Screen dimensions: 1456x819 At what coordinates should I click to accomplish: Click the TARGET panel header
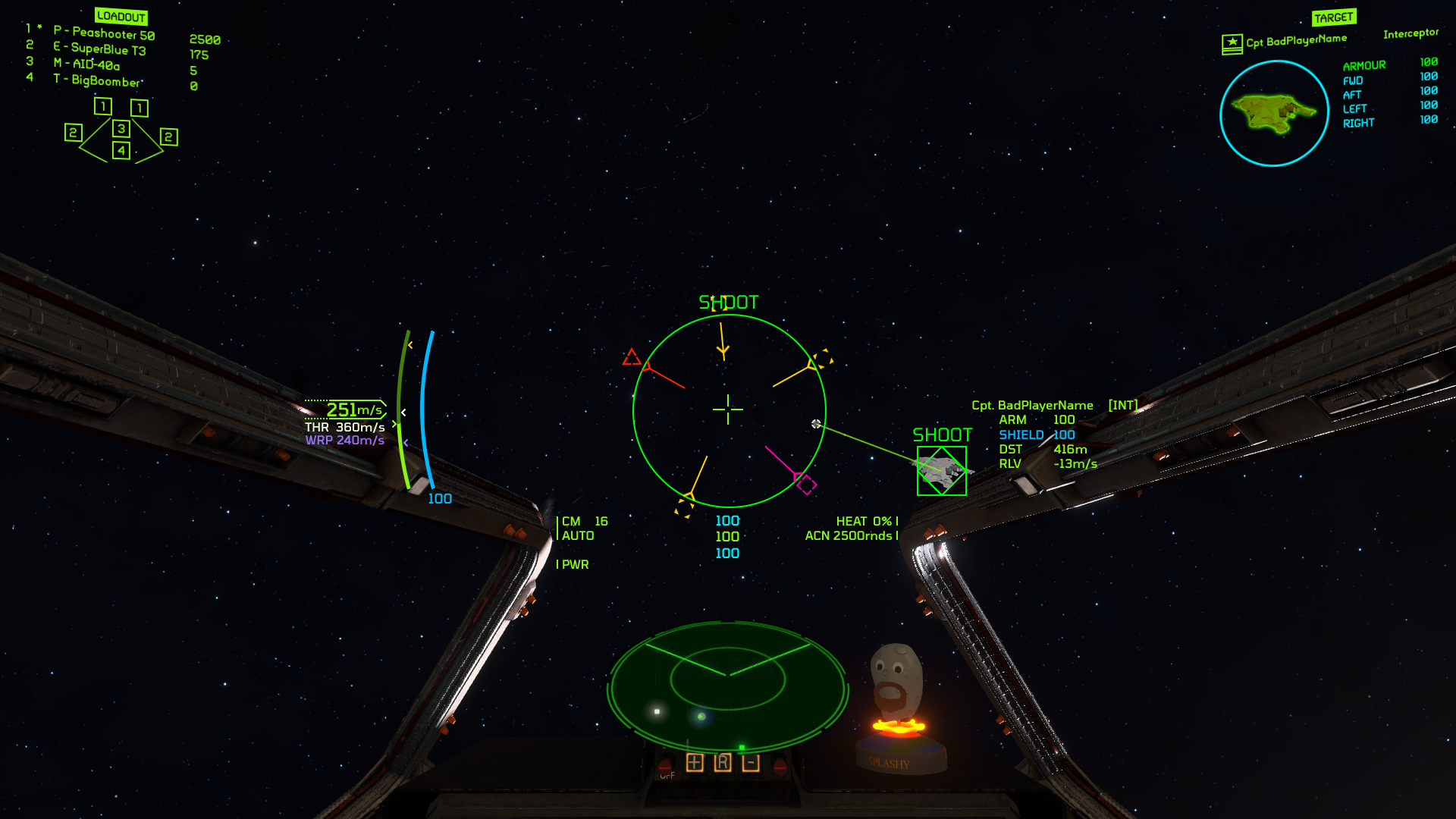point(1334,17)
